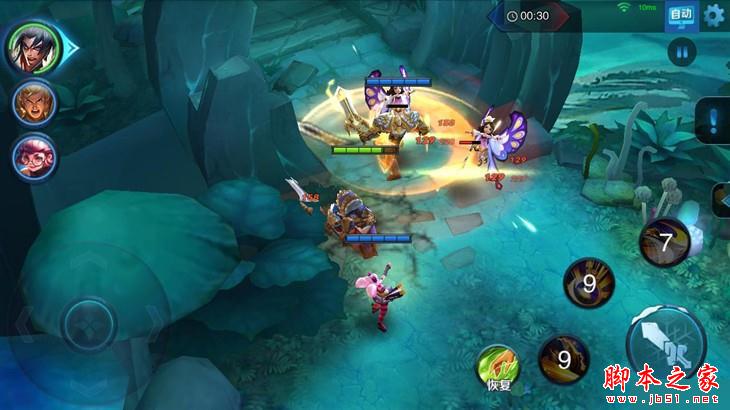This screenshot has width=730, height=410.
Task: Tap the exclamation mark alert button
Action: click(x=713, y=122)
